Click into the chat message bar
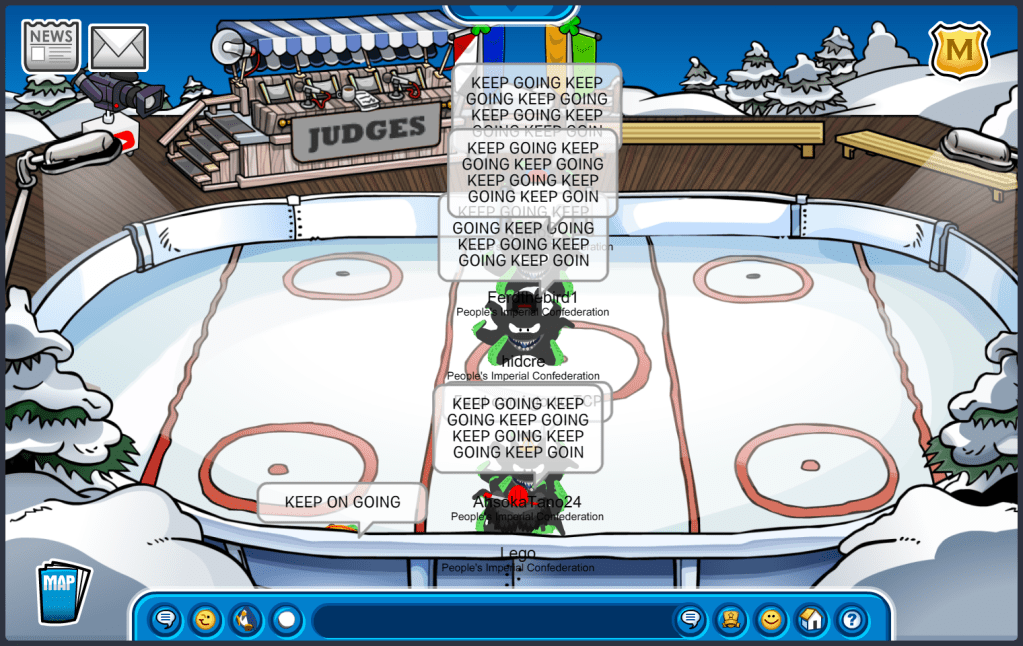 tap(490, 621)
